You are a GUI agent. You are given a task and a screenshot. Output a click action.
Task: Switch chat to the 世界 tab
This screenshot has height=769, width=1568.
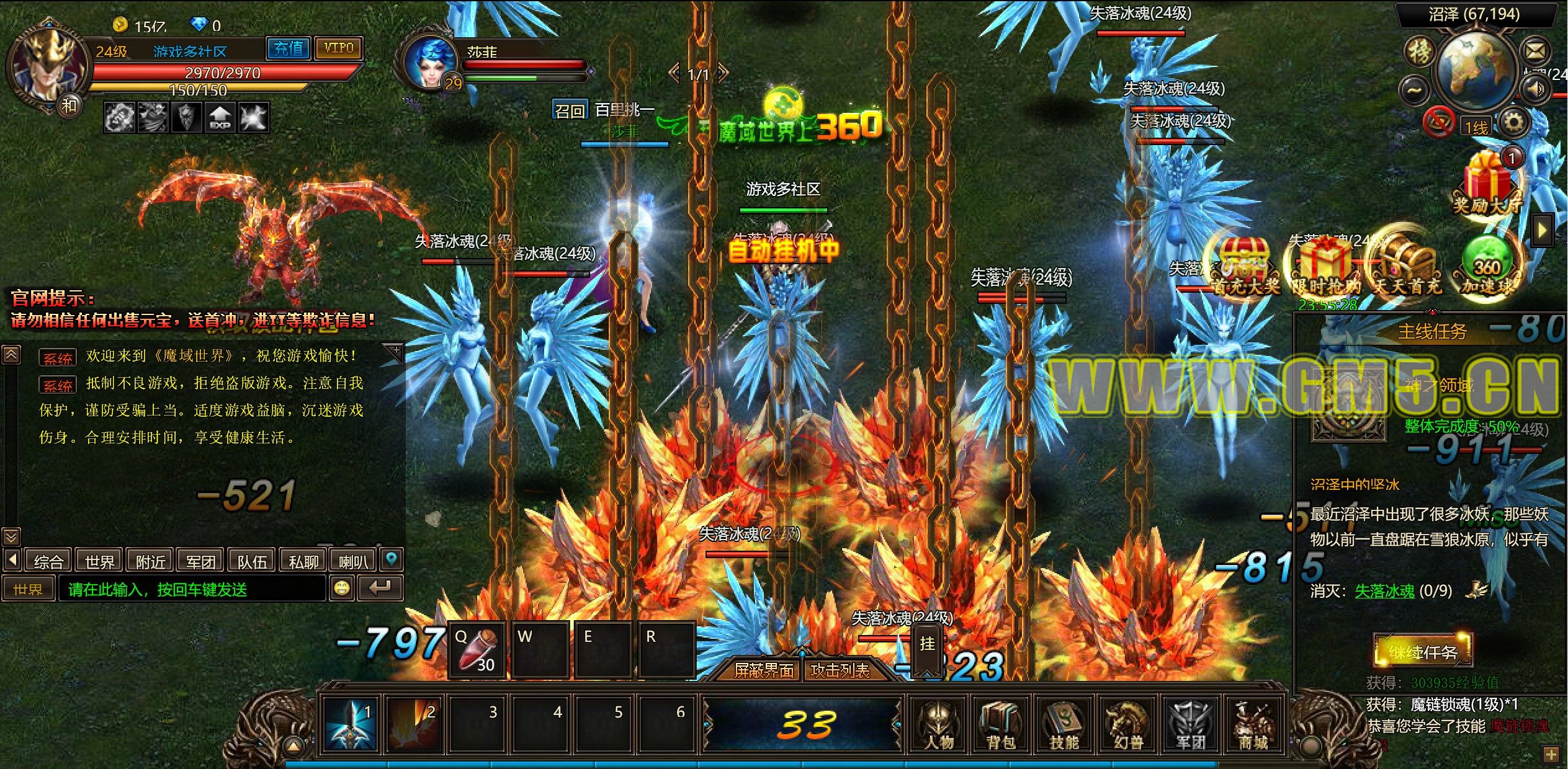pos(99,561)
